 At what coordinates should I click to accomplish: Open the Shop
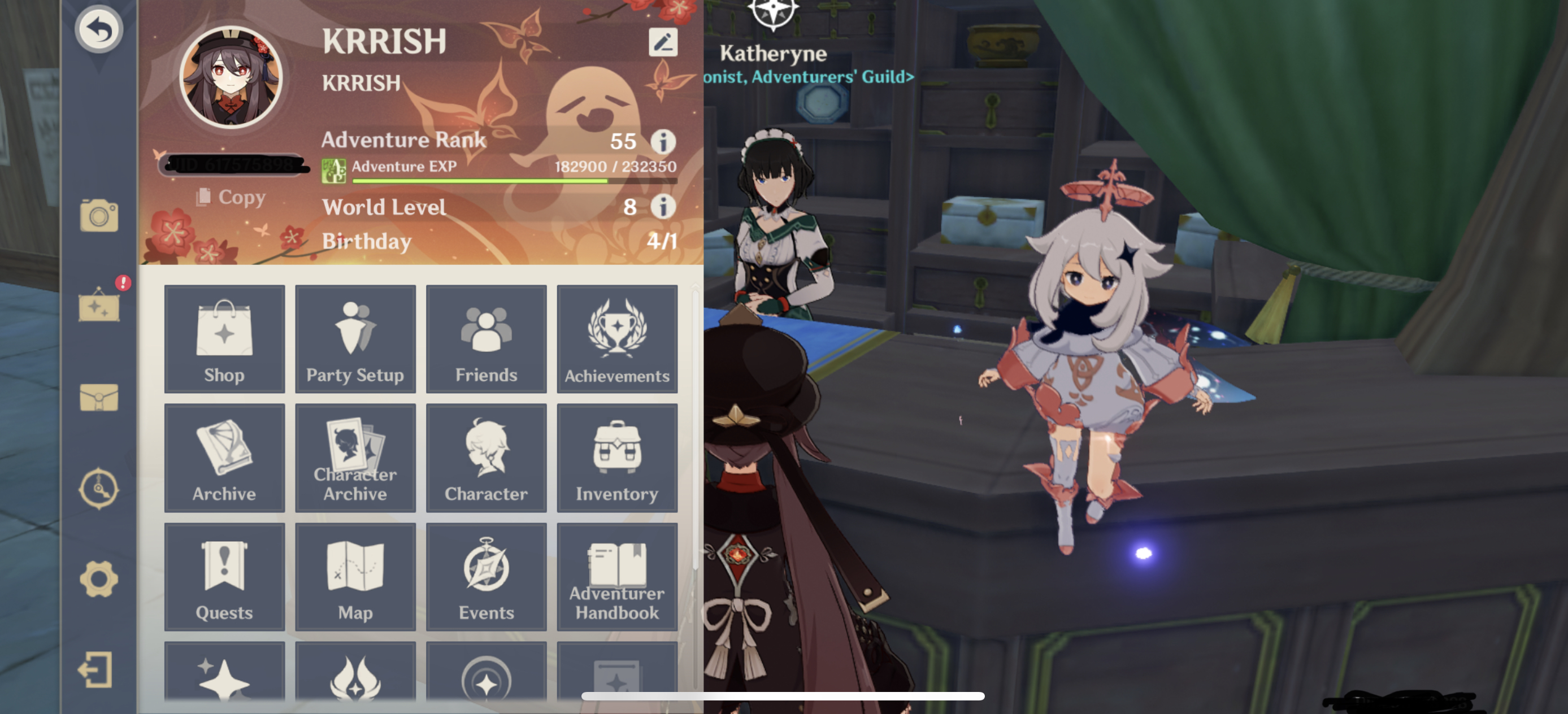tap(224, 339)
